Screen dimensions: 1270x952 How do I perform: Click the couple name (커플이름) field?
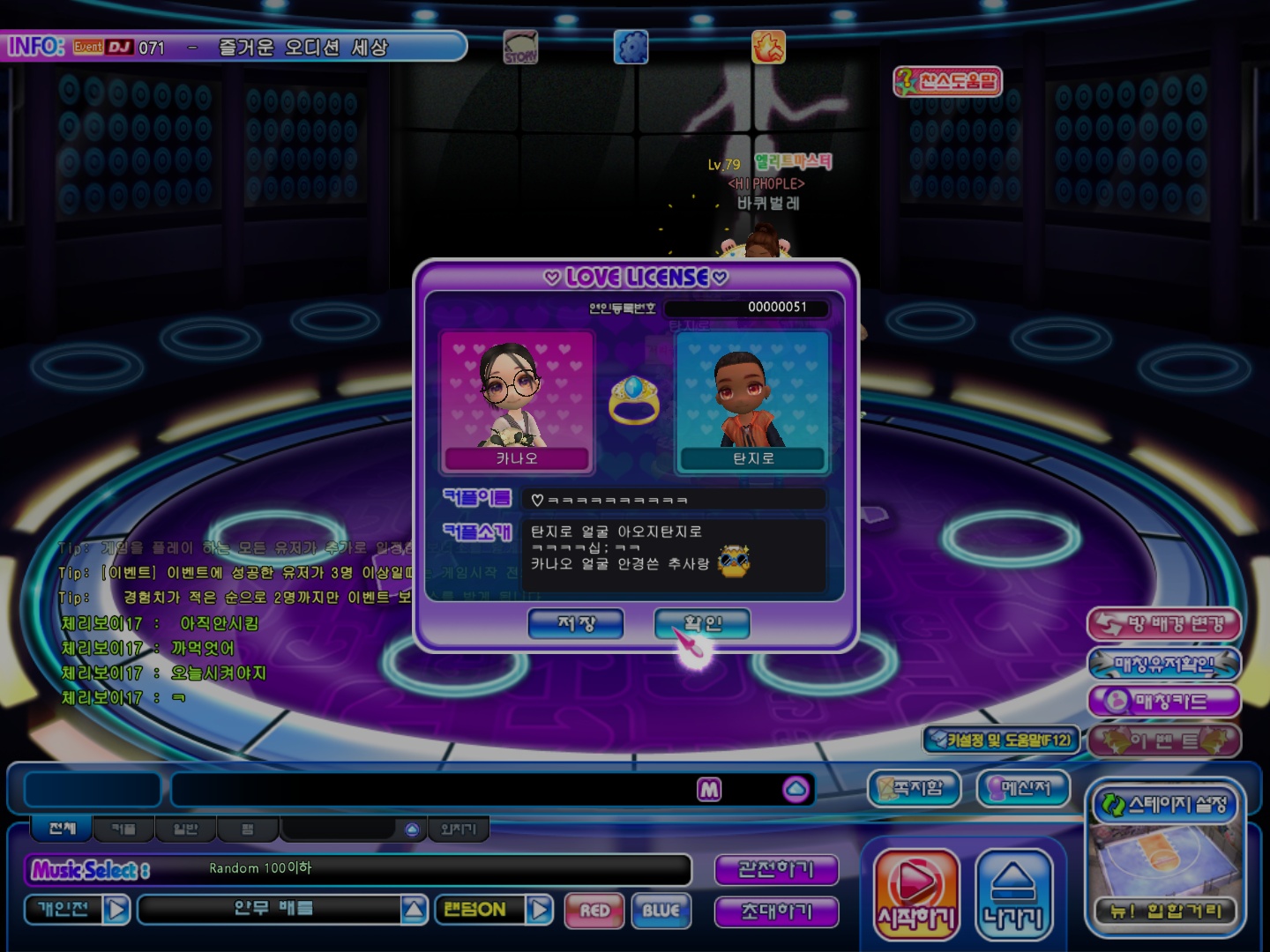674,500
